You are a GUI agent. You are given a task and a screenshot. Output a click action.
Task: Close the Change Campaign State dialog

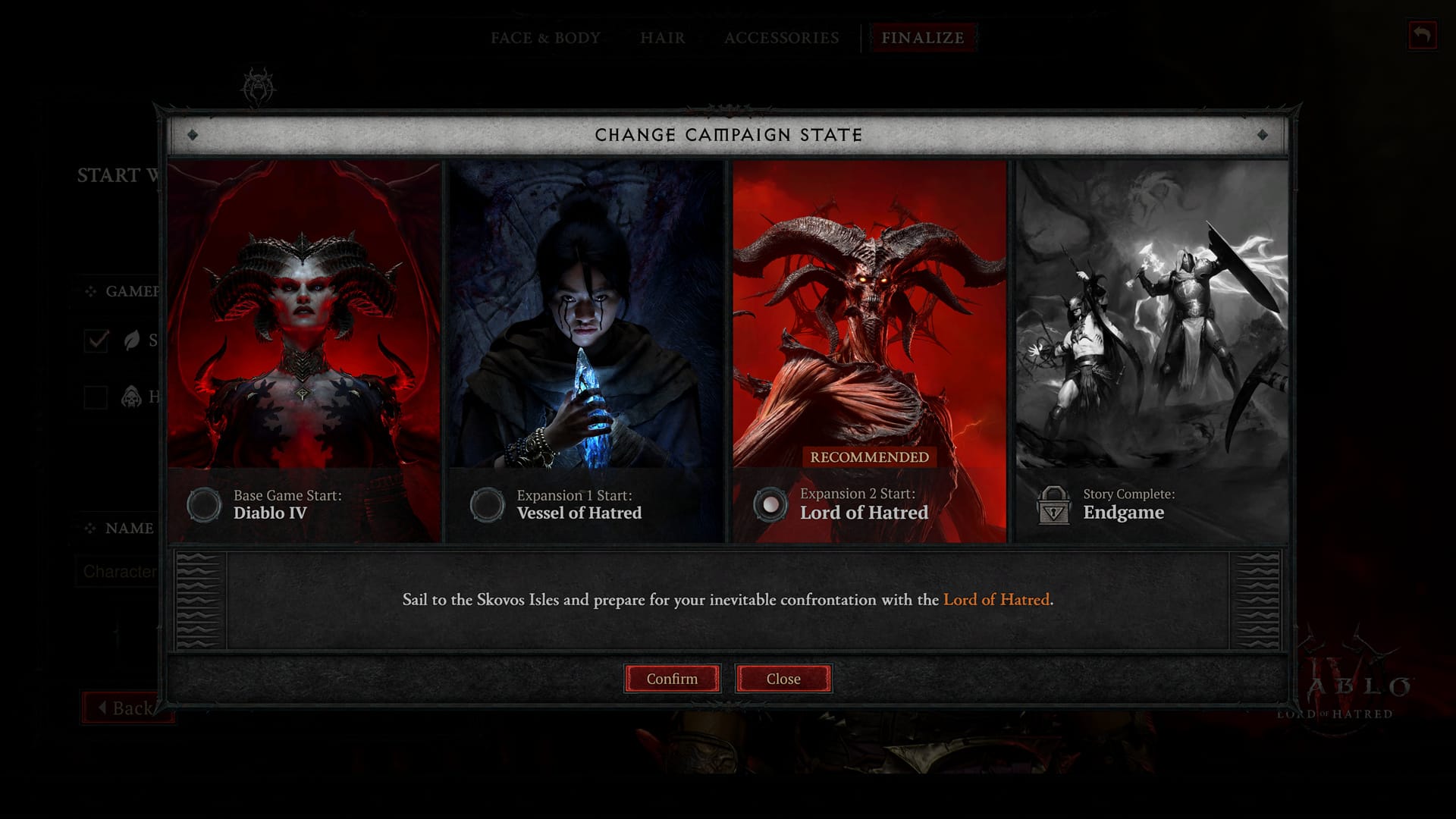783,679
